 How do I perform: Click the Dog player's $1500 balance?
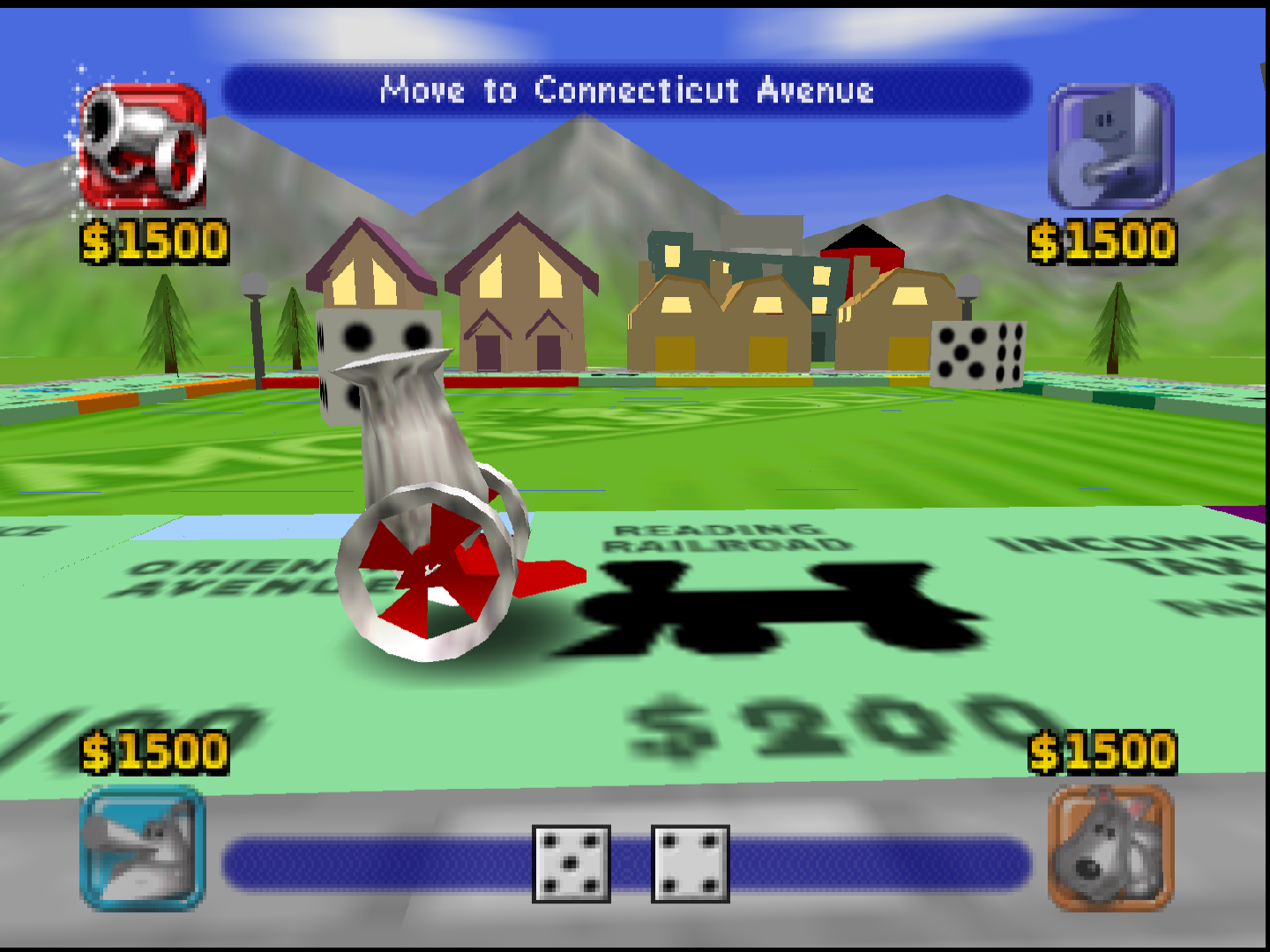tap(1102, 751)
